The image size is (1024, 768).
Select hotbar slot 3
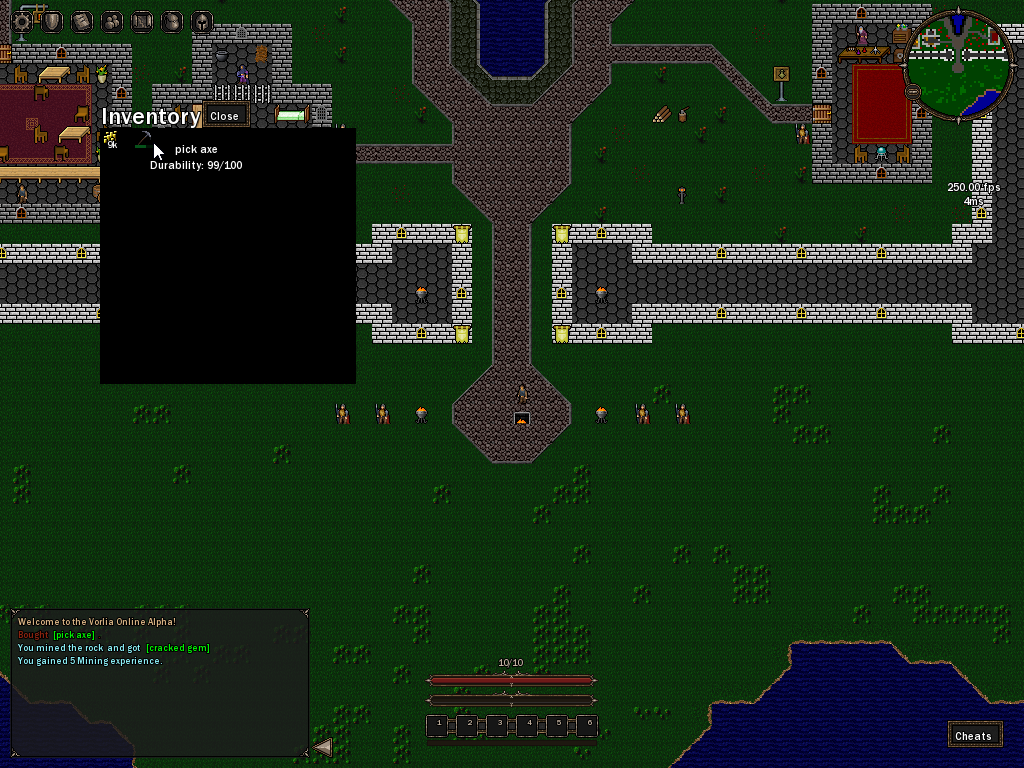[497, 725]
